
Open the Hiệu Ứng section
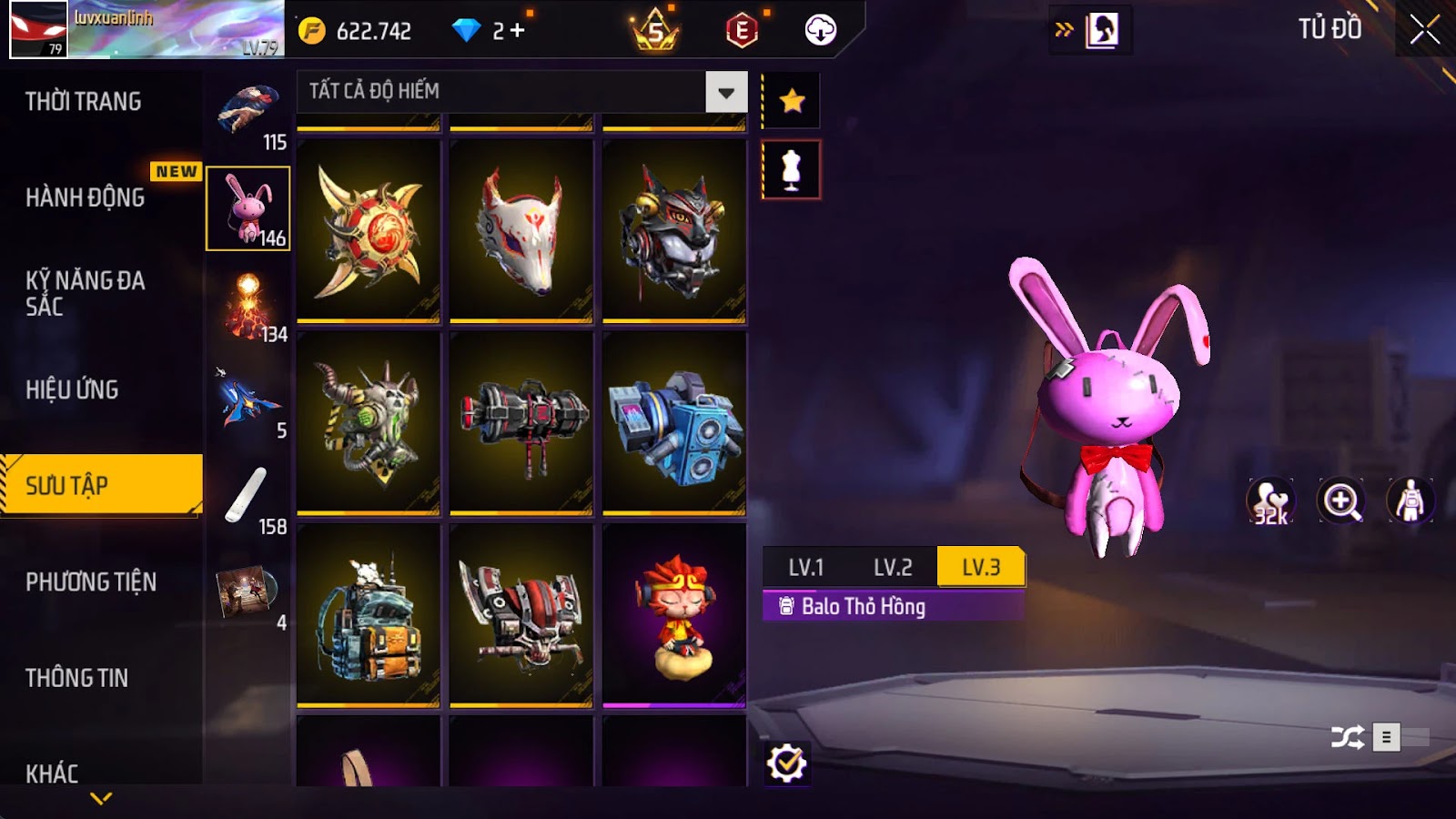tap(73, 389)
